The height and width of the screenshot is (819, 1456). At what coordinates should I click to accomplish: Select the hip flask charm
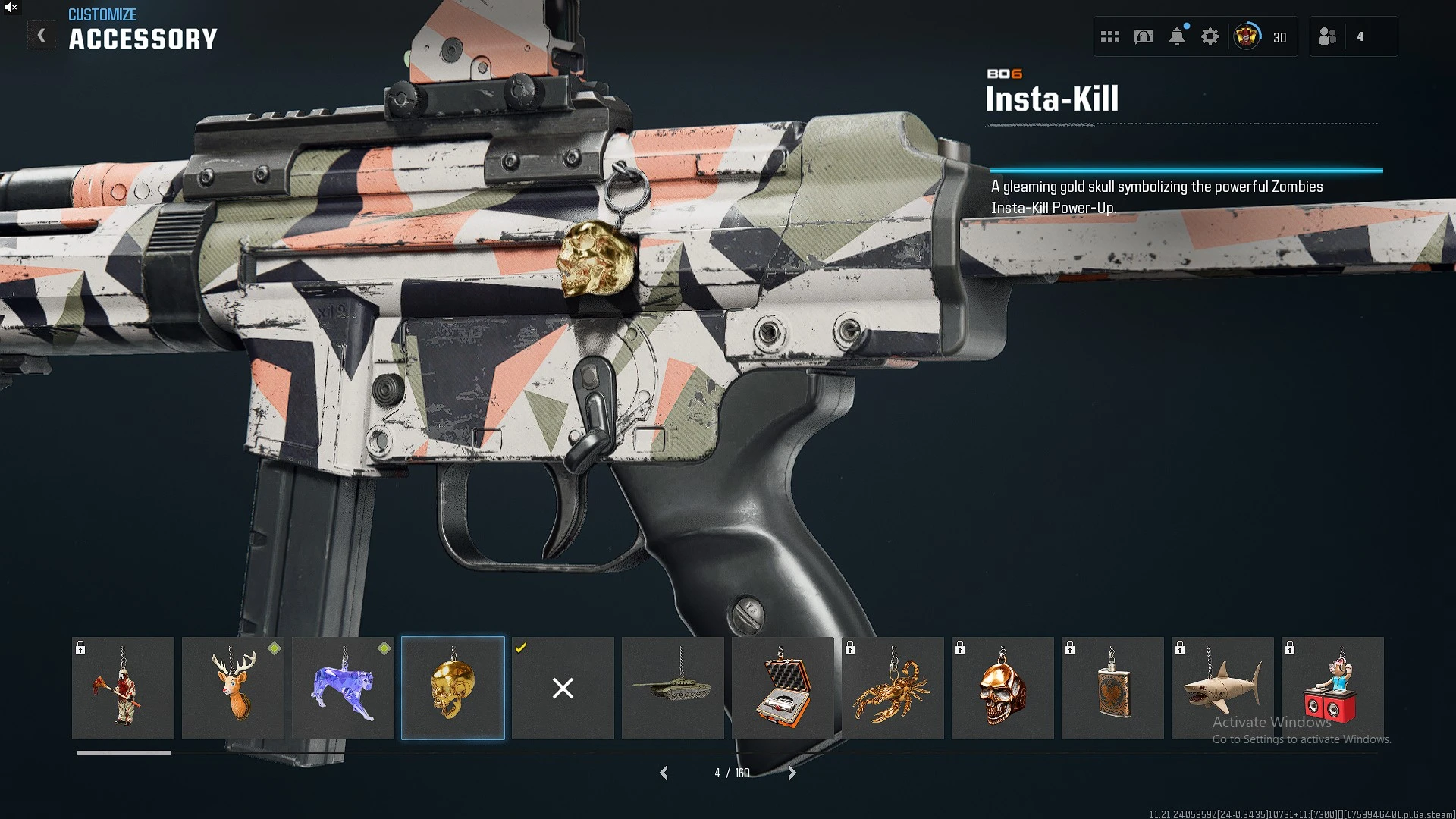[1112, 688]
